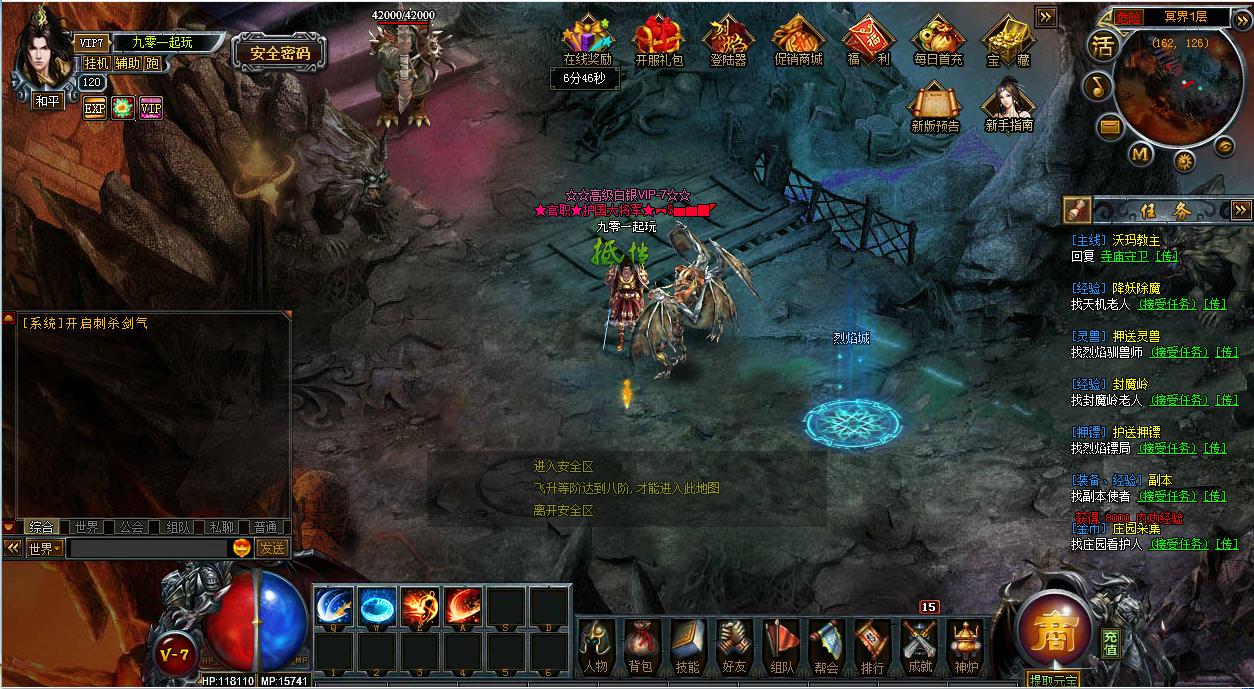Open the 背包 bag inventory
The width and height of the screenshot is (1254, 689).
click(x=640, y=647)
